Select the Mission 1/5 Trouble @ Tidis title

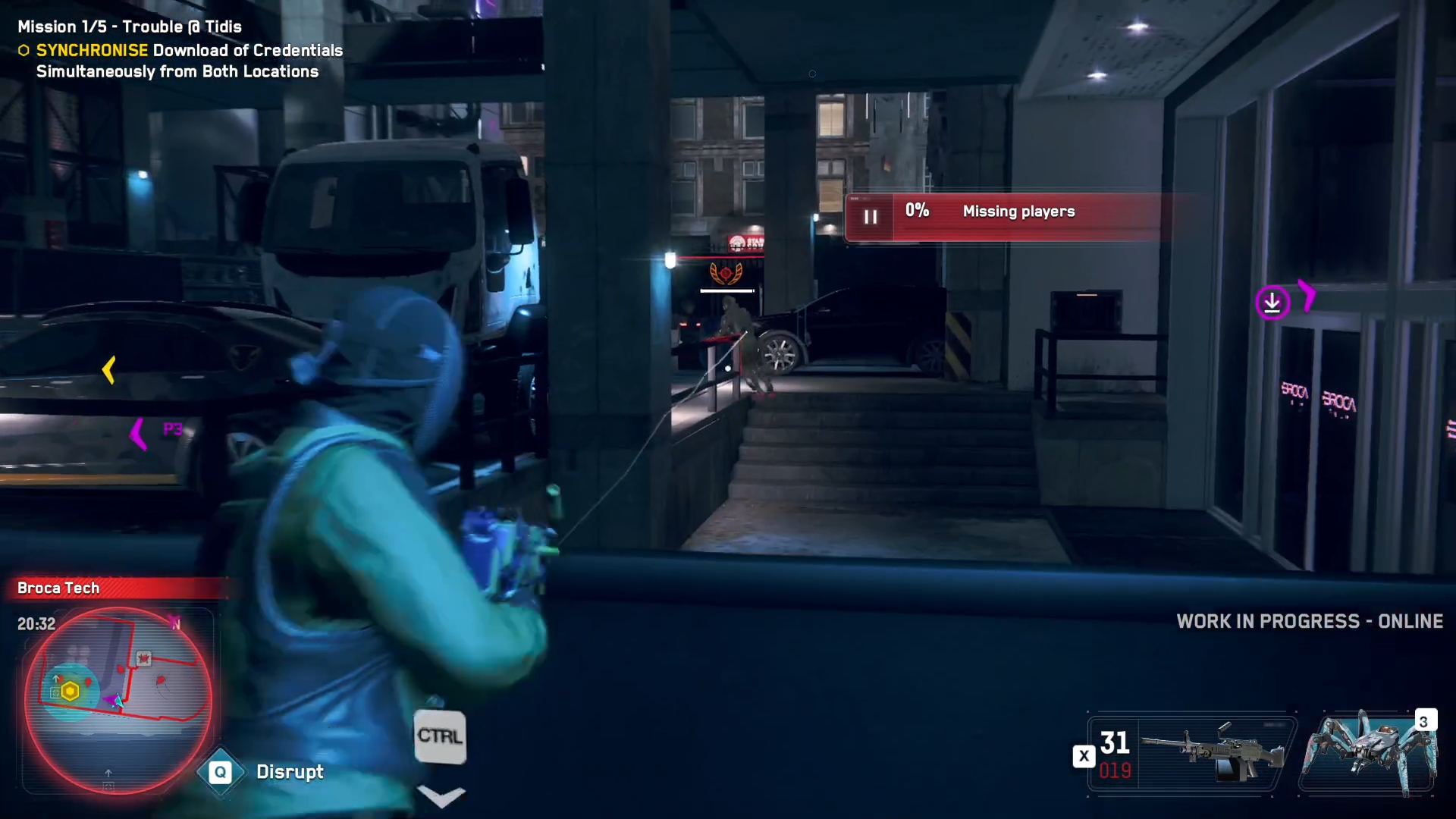click(130, 26)
